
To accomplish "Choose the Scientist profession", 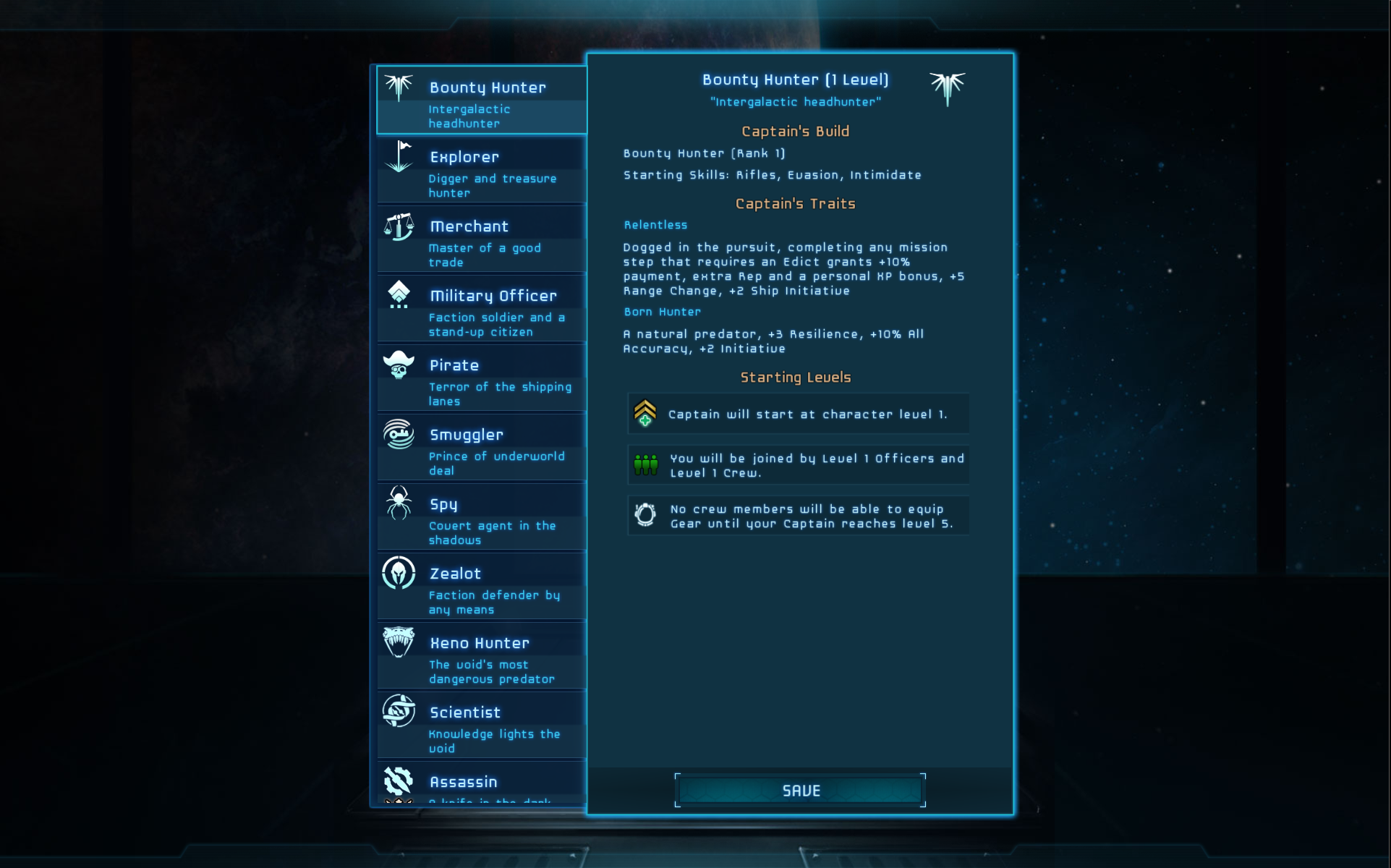I will 482,726.
